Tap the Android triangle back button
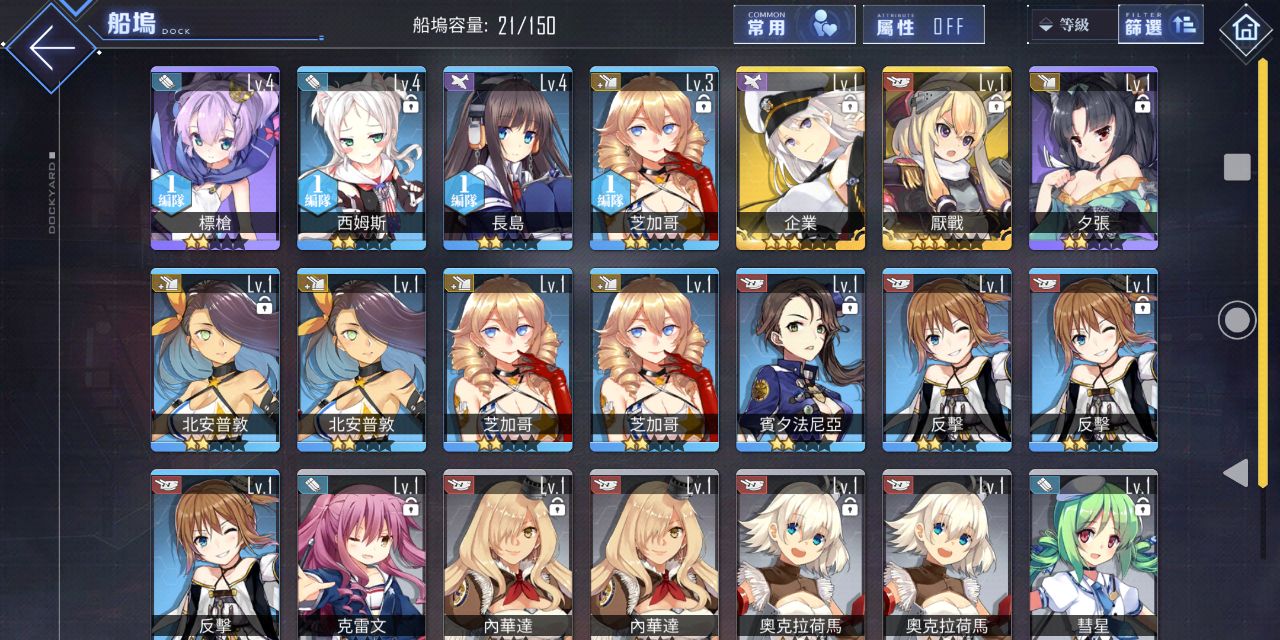The height and width of the screenshot is (640, 1280). coord(1237,473)
